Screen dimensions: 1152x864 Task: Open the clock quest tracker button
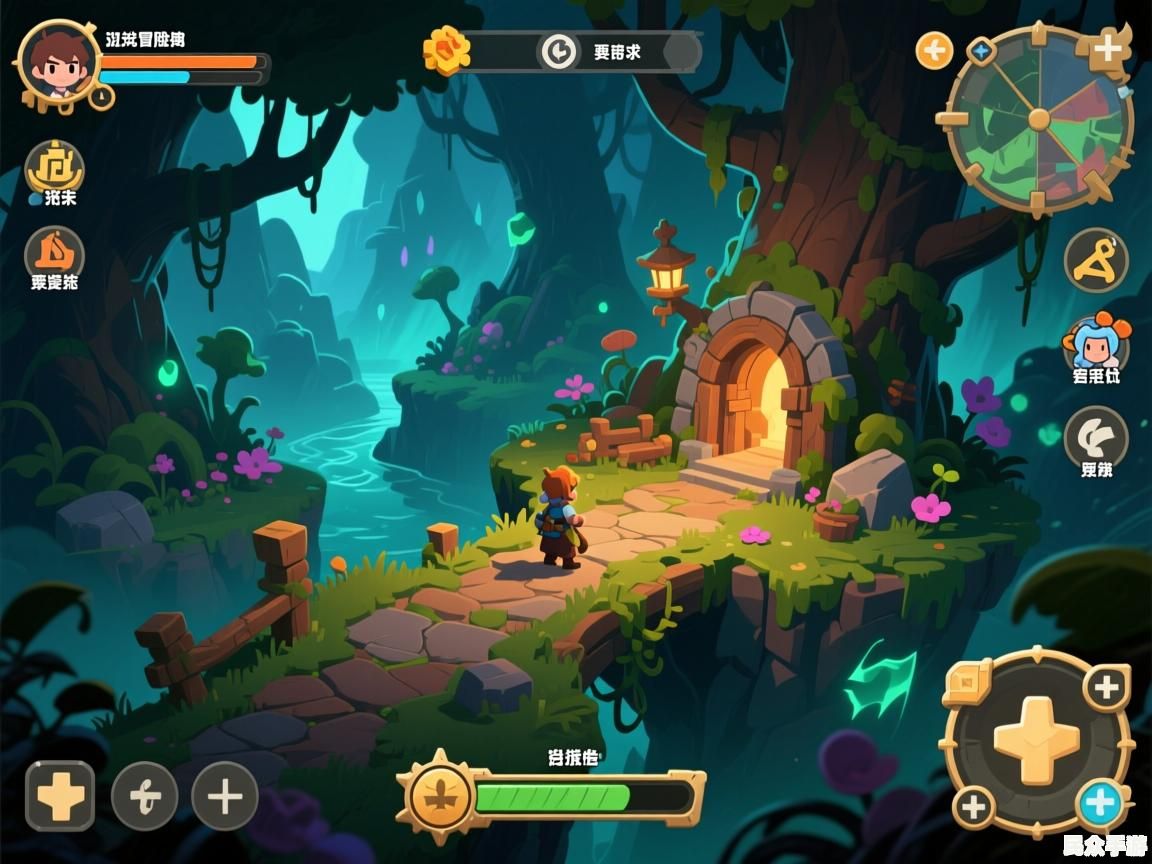(x=558, y=52)
